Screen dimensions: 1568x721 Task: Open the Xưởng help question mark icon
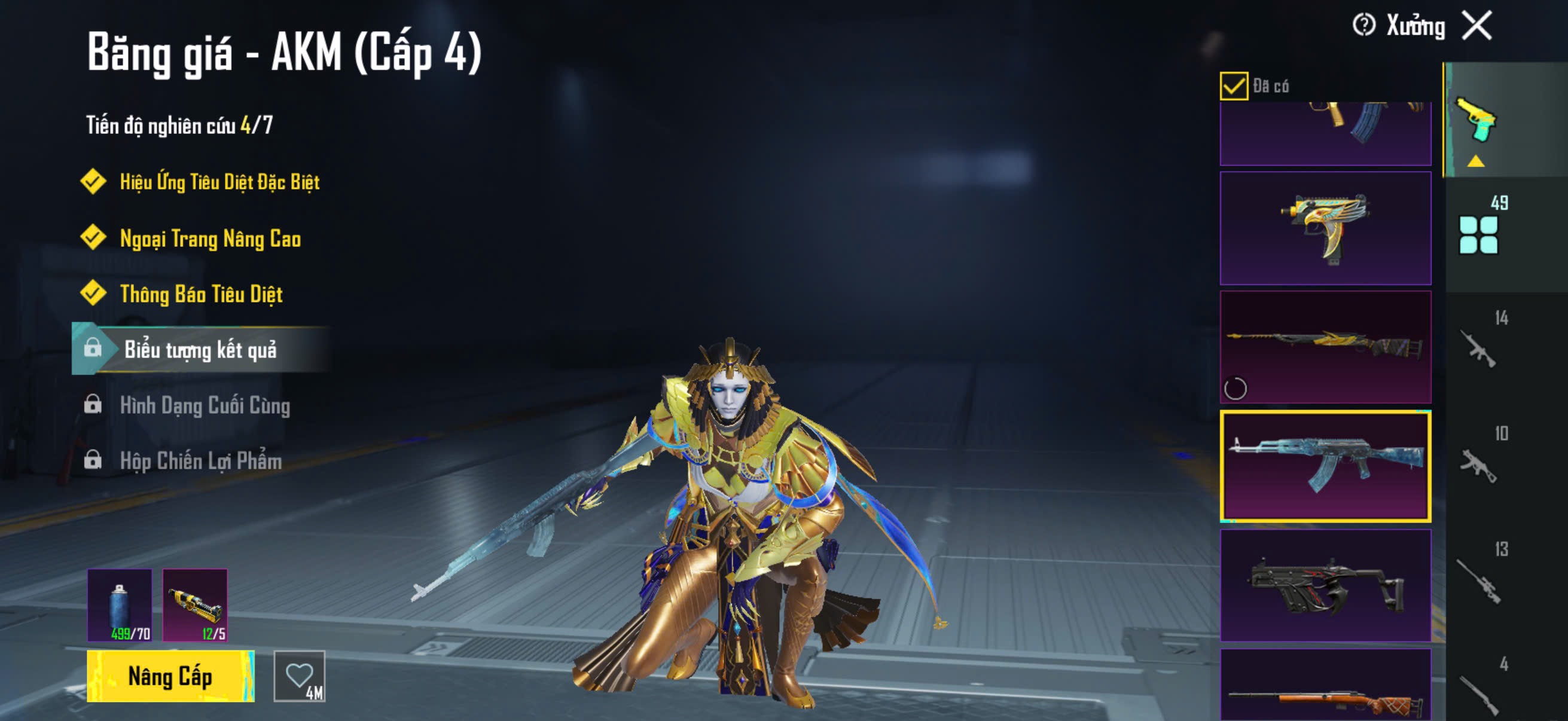click(x=1363, y=26)
